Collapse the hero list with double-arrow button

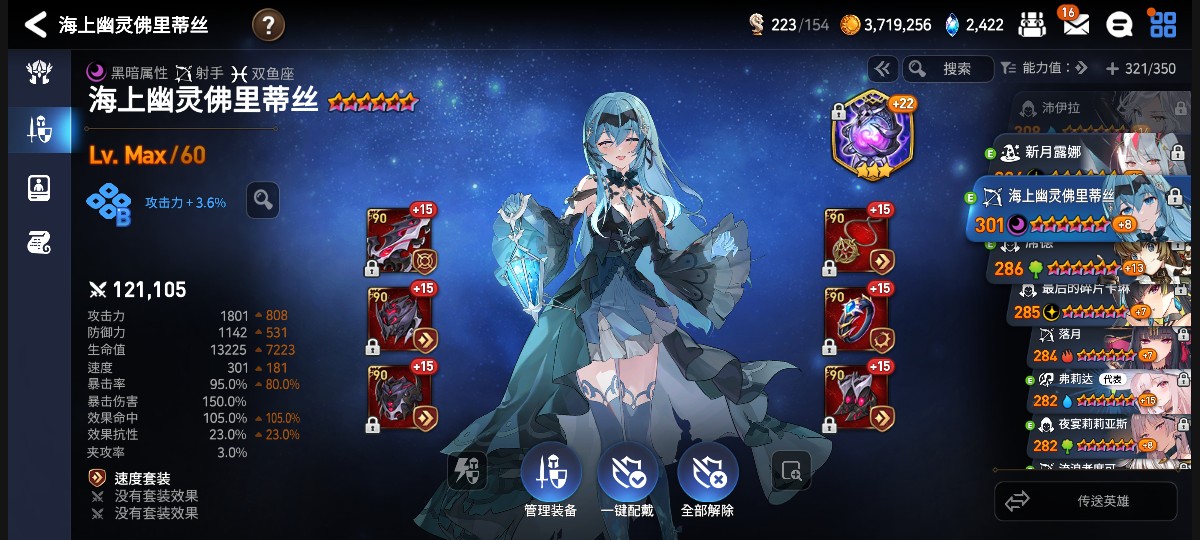click(882, 68)
